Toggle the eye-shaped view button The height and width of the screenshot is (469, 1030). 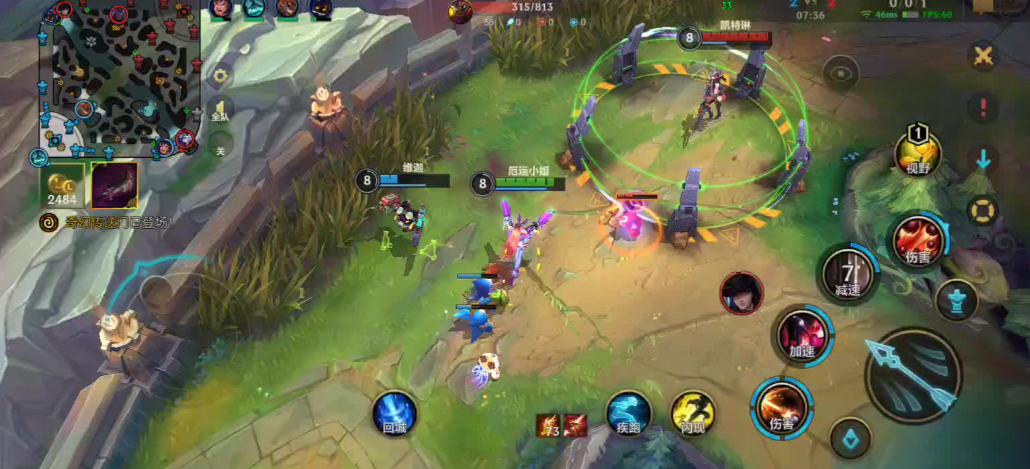(x=842, y=72)
